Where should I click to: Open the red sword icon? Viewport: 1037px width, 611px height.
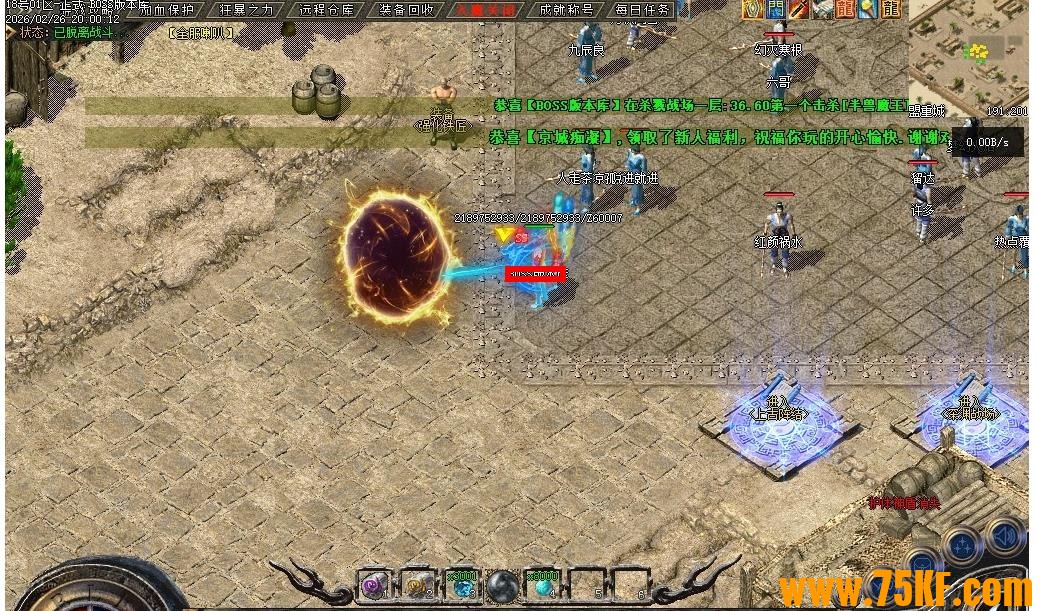pyautogui.click(x=798, y=10)
